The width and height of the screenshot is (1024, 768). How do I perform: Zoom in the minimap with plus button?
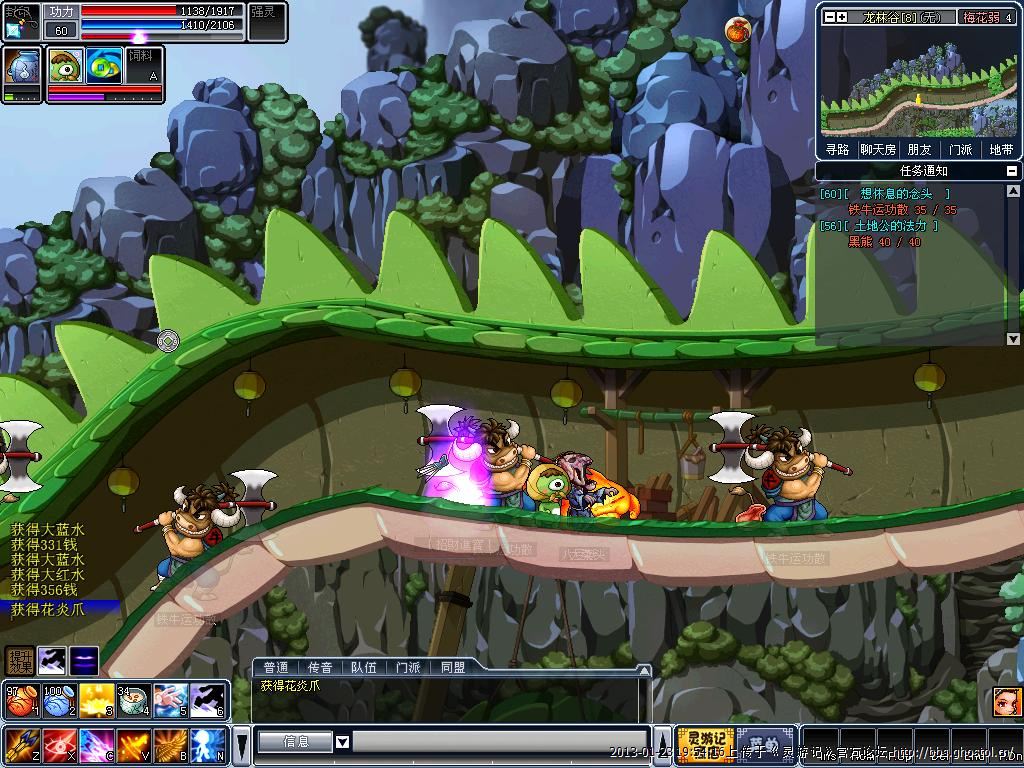point(842,17)
